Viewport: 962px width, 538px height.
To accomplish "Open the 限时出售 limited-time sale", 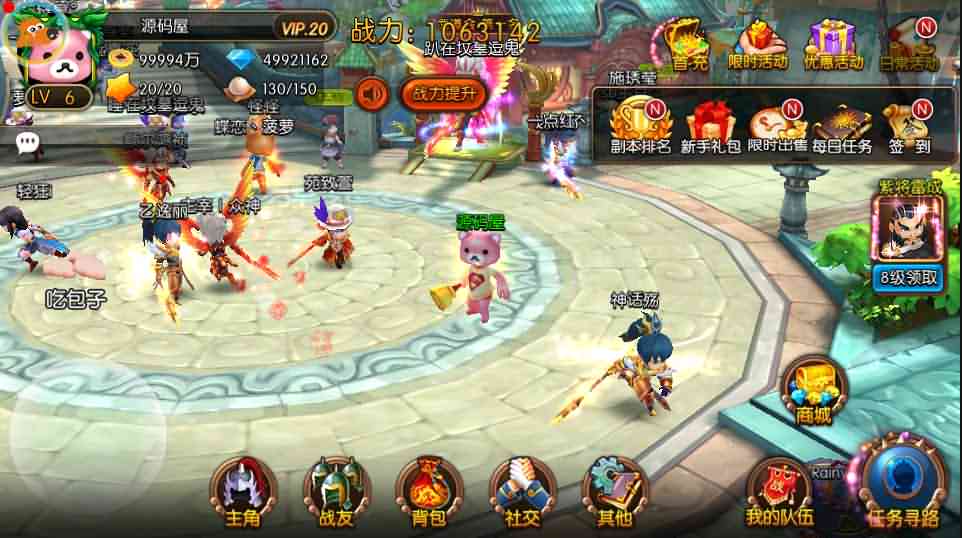I will click(777, 126).
